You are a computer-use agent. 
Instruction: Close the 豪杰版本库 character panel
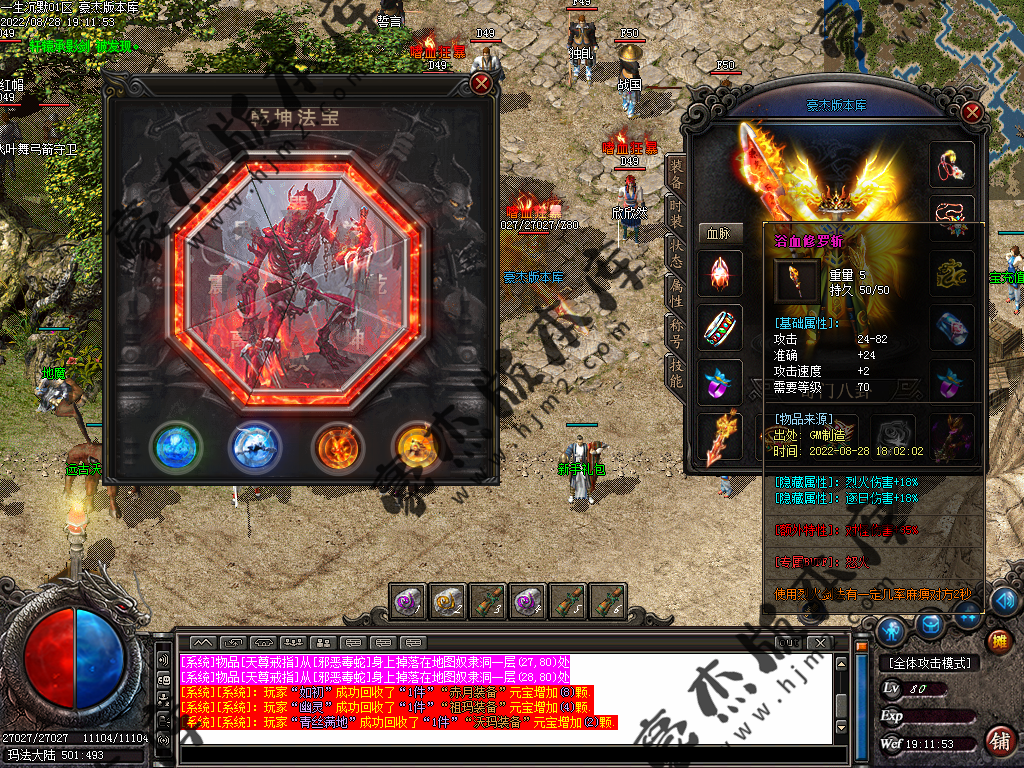[972, 112]
